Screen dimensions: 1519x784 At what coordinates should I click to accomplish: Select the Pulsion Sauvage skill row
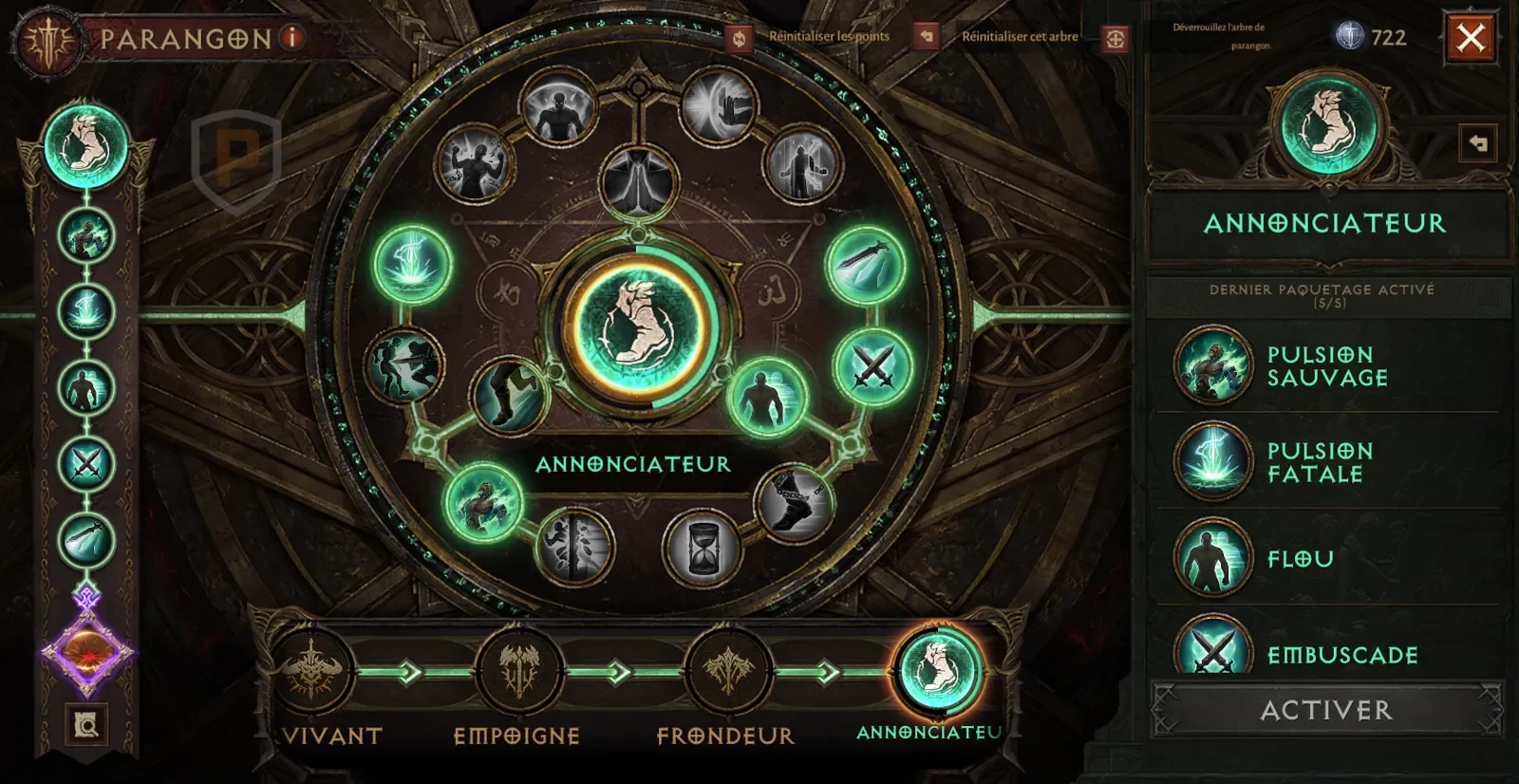(x=1326, y=366)
